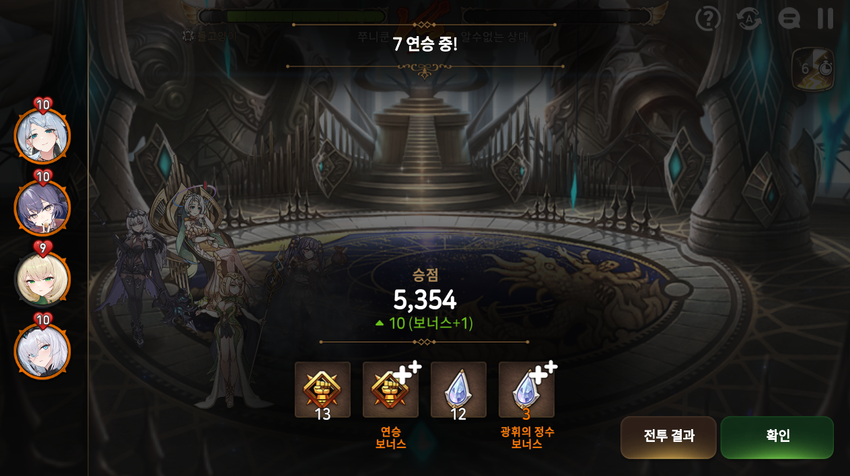Viewport: 850px width, 476px height.
Task: Open the 전투 결과 battle results
Action: pos(668,436)
